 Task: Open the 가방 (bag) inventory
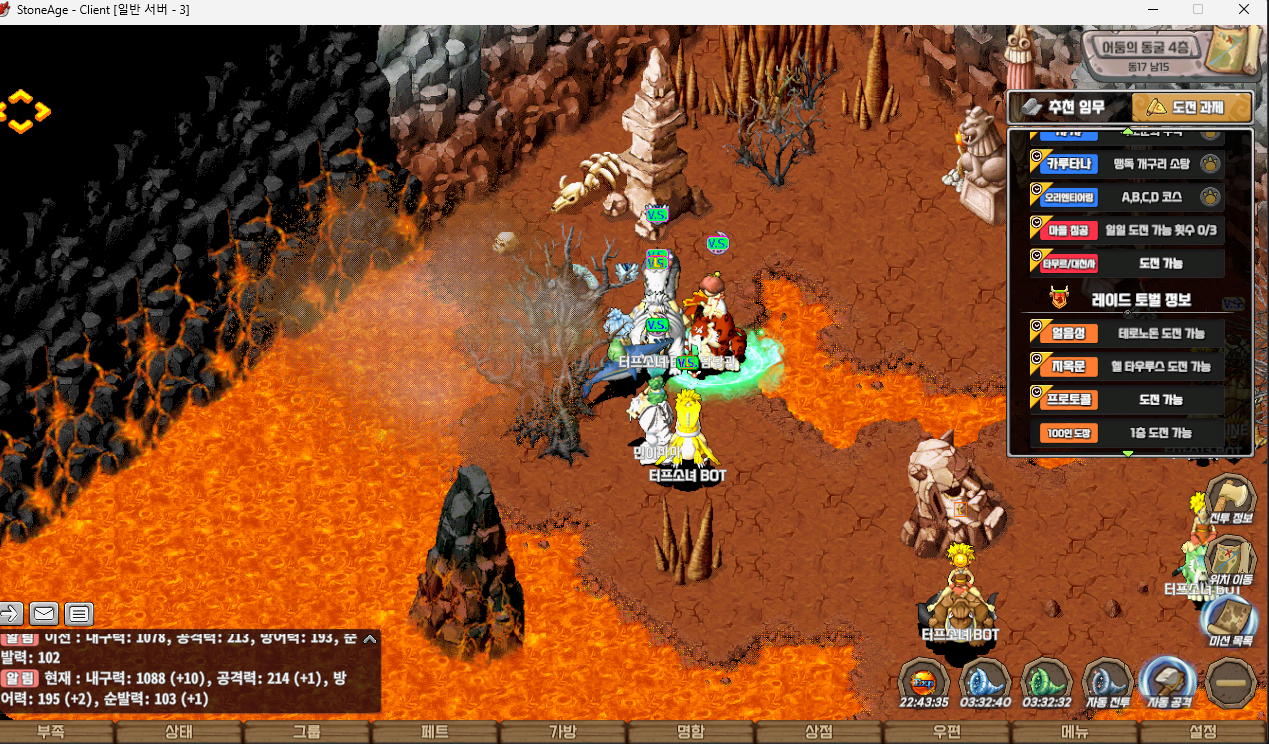tap(563, 732)
